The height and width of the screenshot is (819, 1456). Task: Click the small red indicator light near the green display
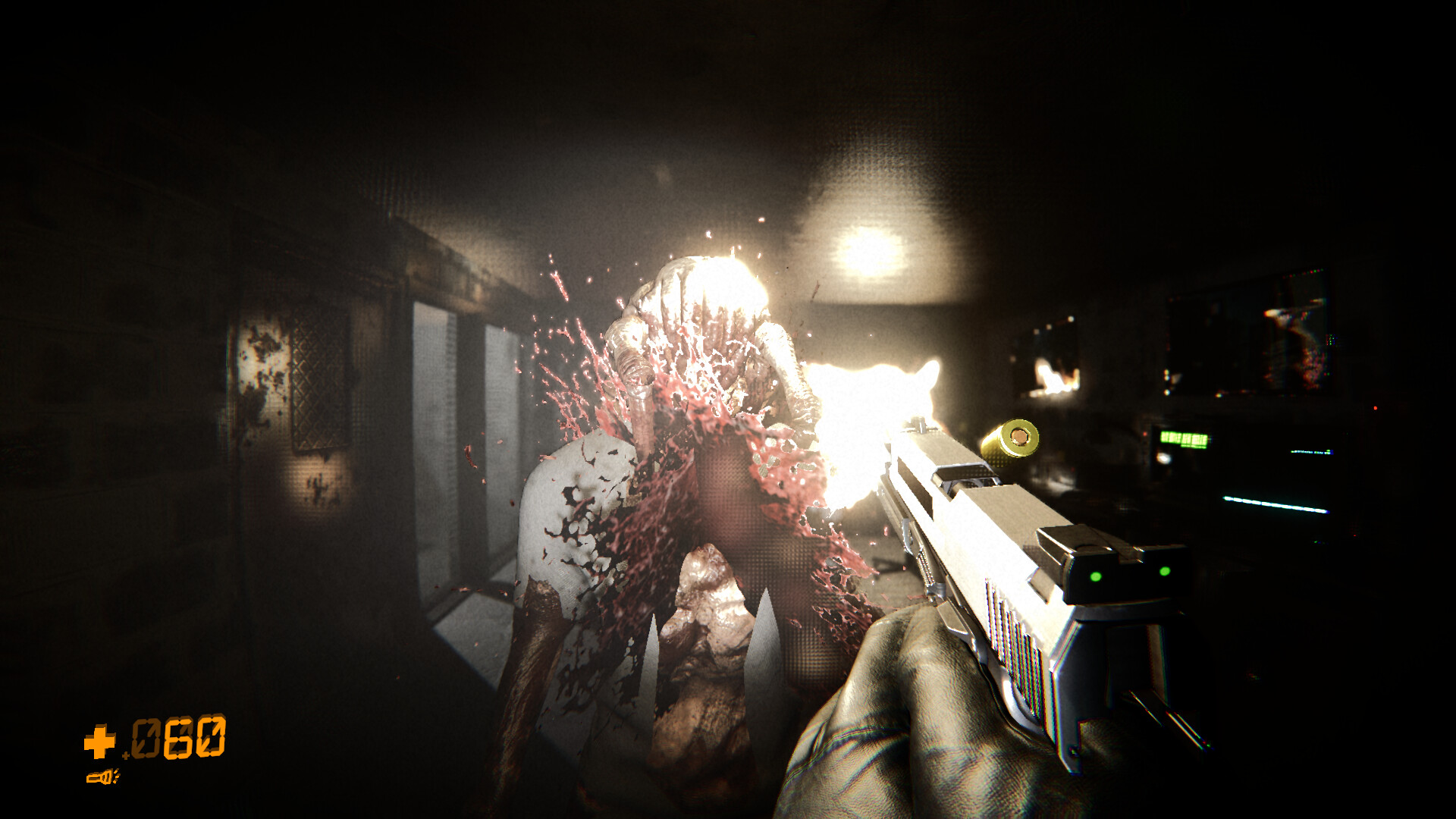[1145, 434]
